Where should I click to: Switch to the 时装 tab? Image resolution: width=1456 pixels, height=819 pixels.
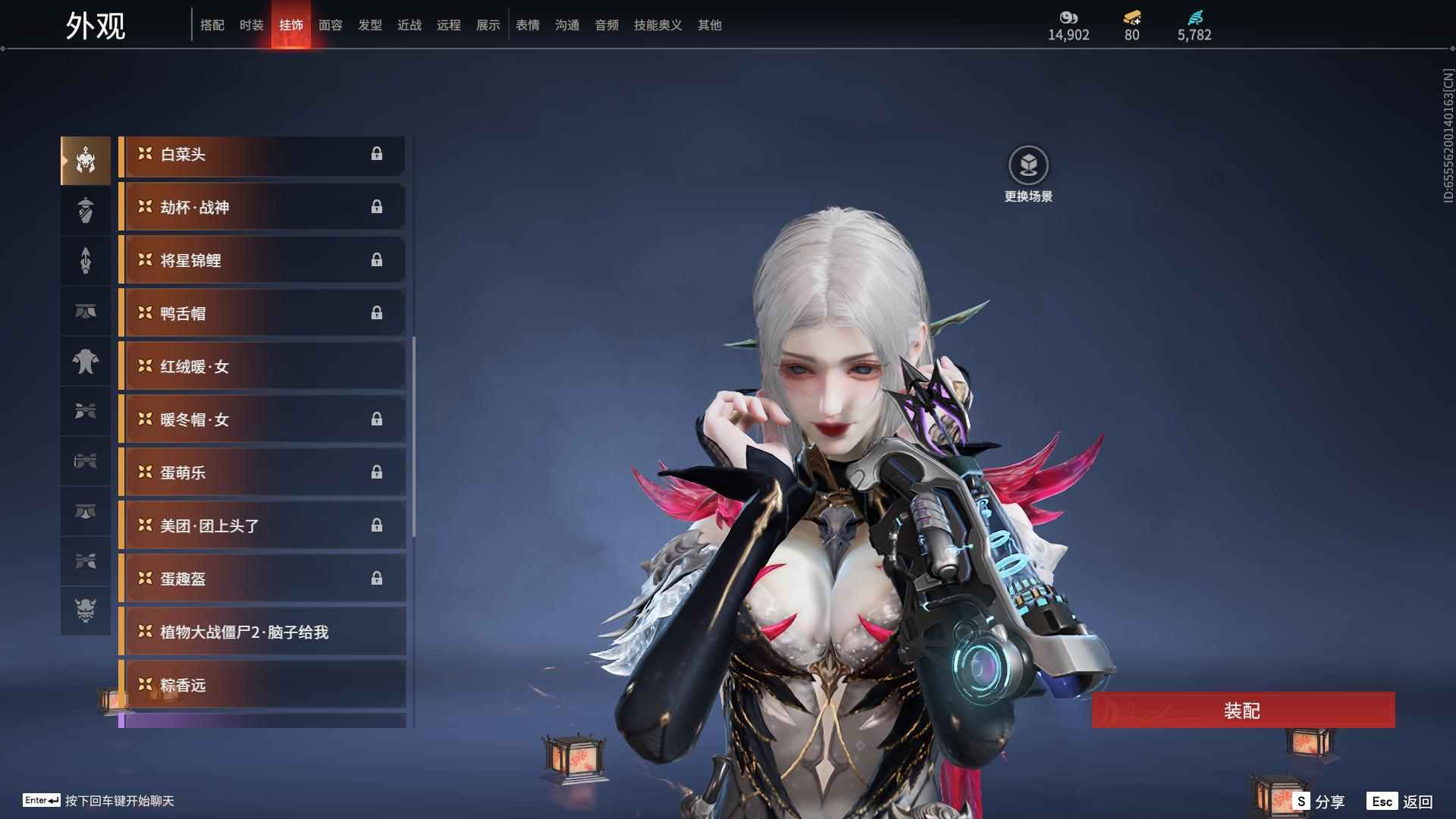(251, 25)
